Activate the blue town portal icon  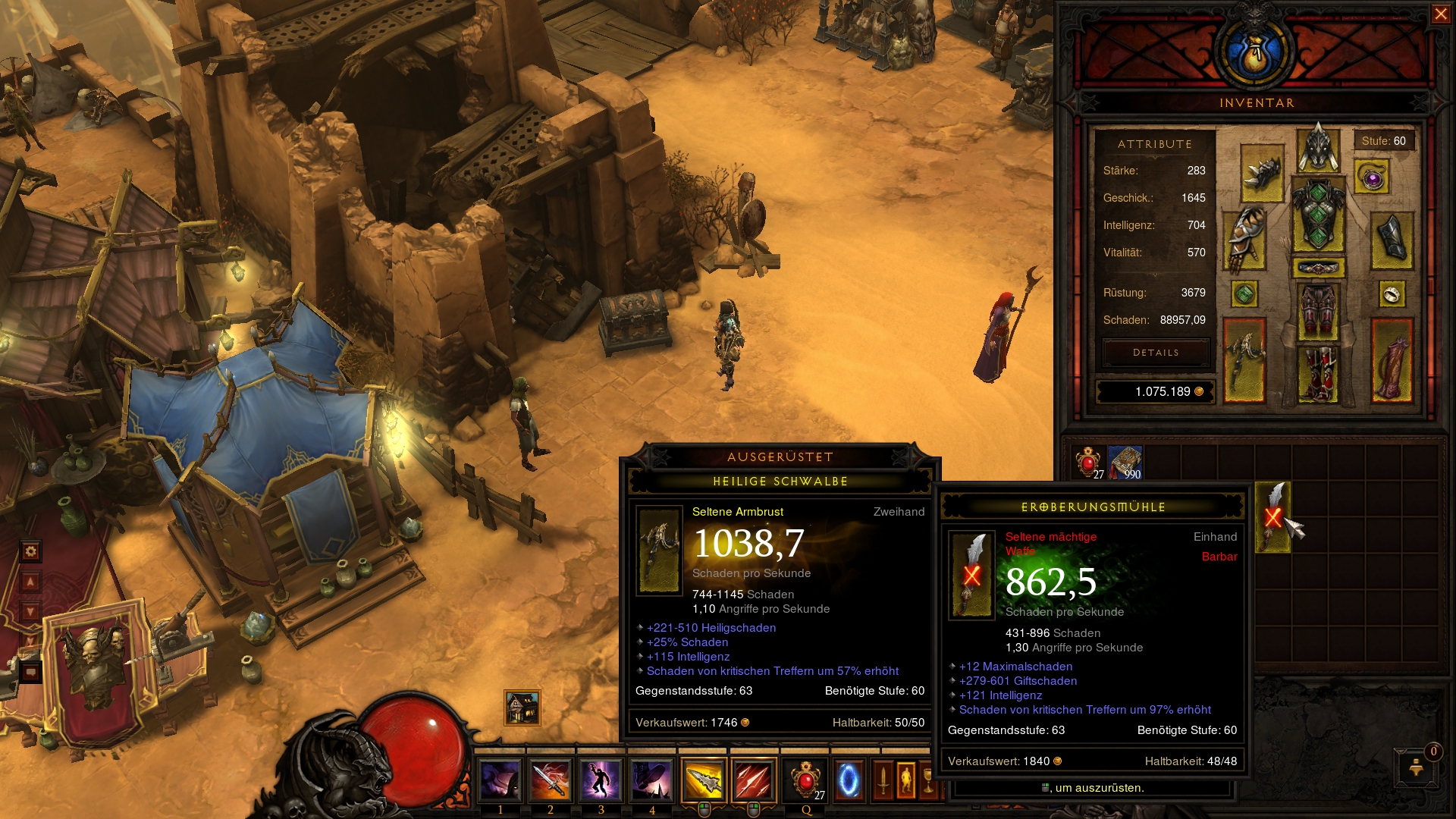tap(849, 780)
